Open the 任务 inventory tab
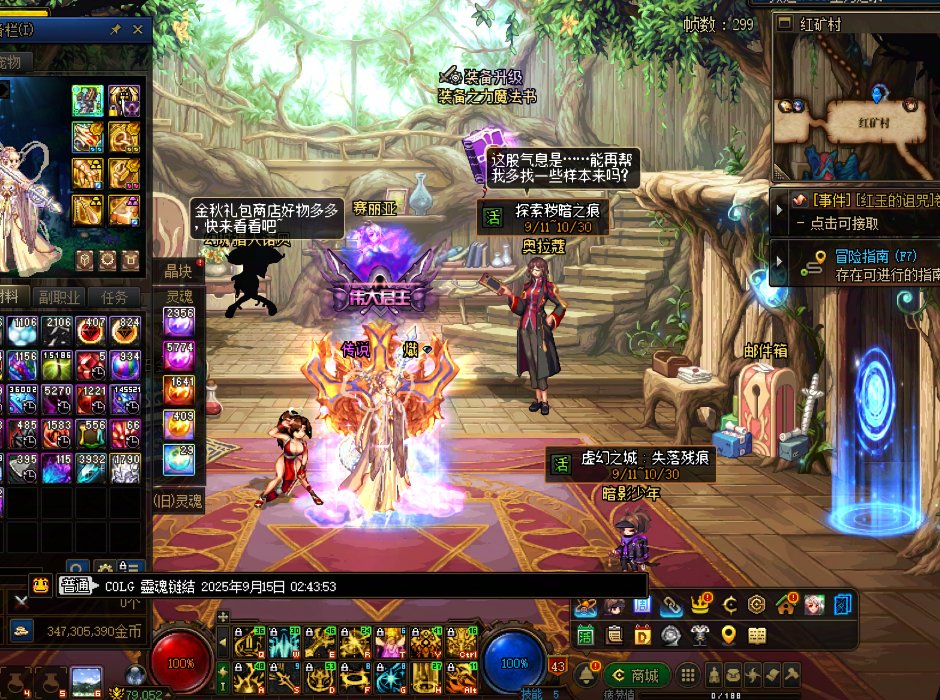 [x=114, y=297]
